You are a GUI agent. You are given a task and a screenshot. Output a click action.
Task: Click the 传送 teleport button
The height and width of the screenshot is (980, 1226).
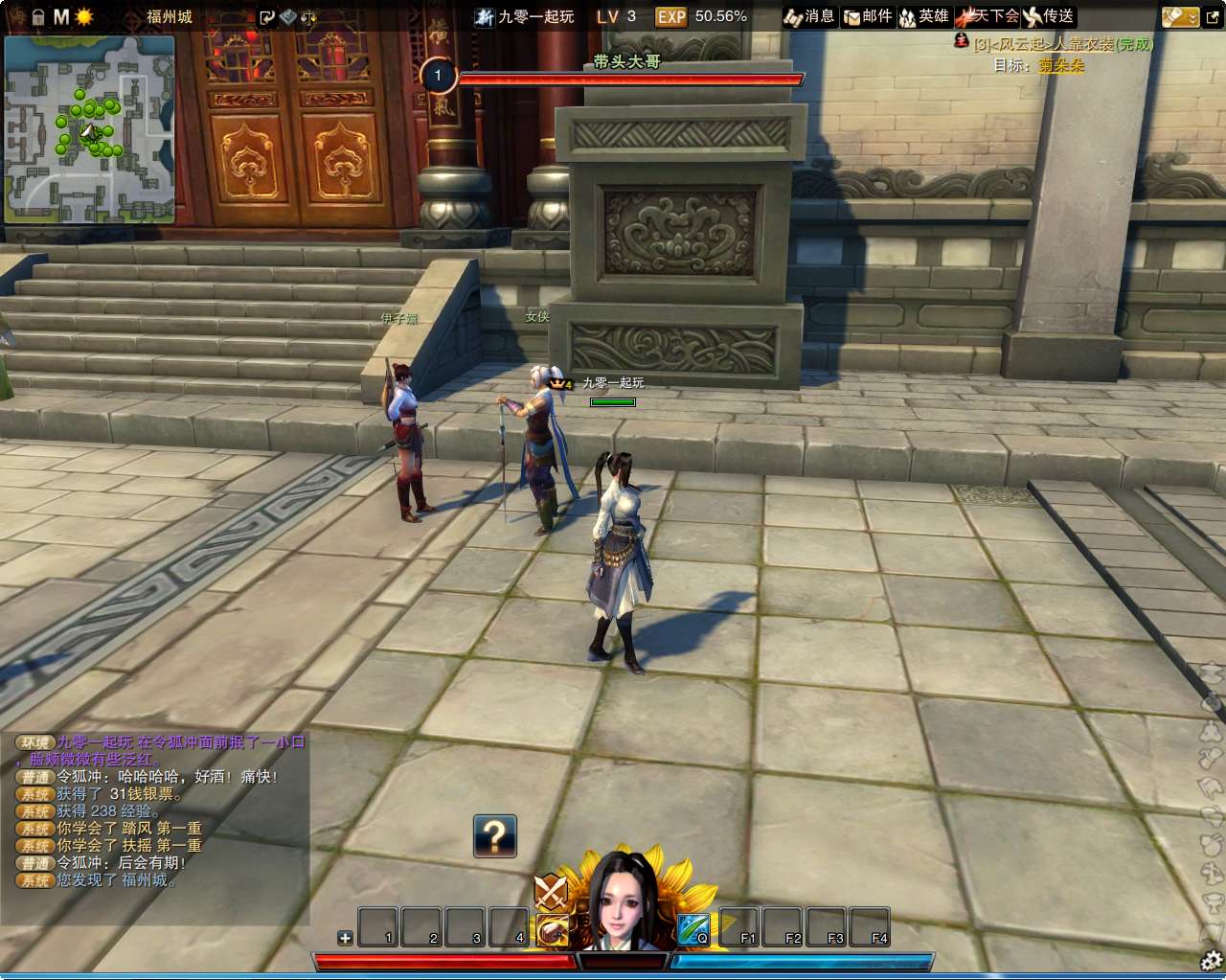[x=1049, y=16]
